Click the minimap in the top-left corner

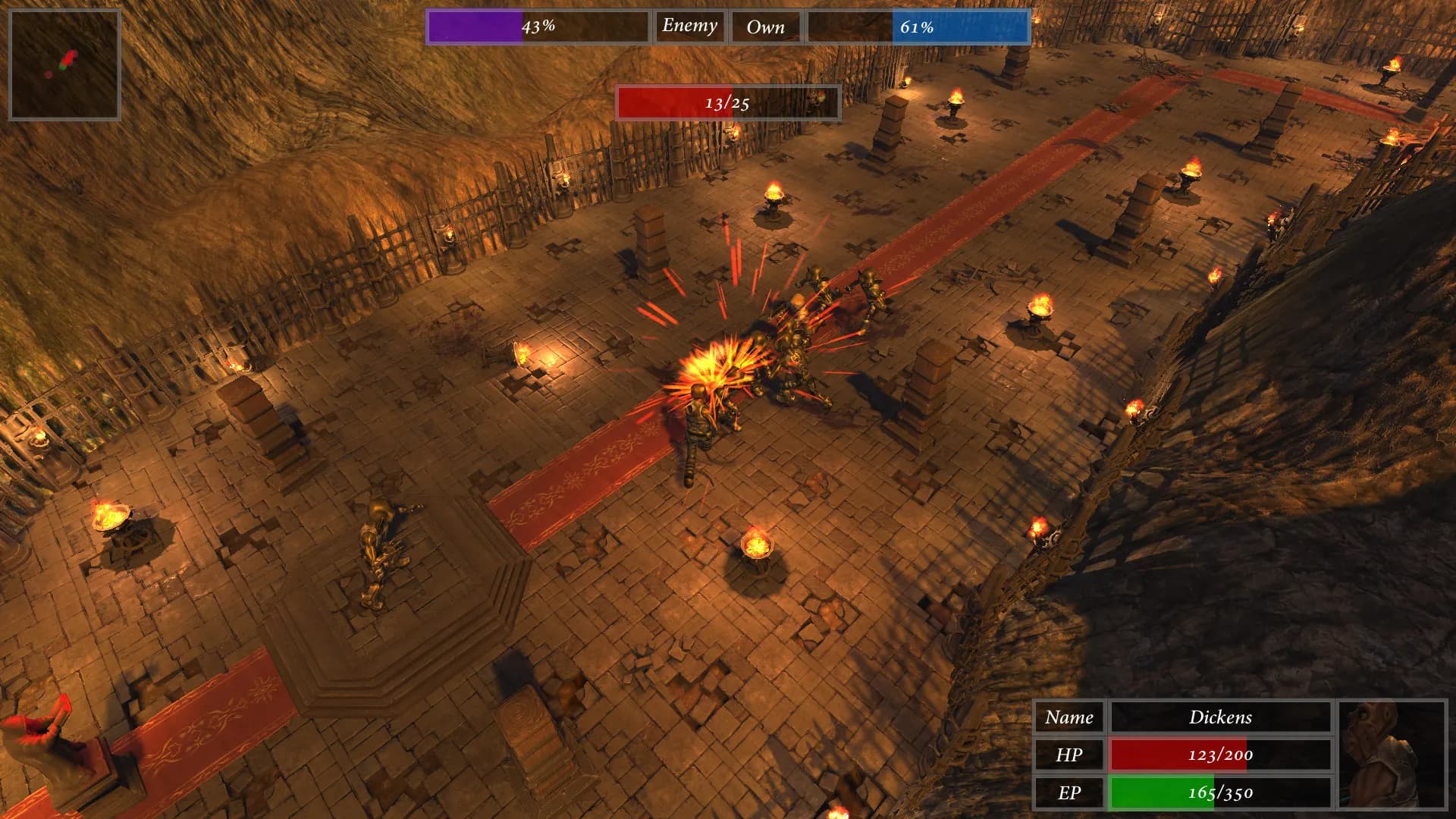point(64,61)
